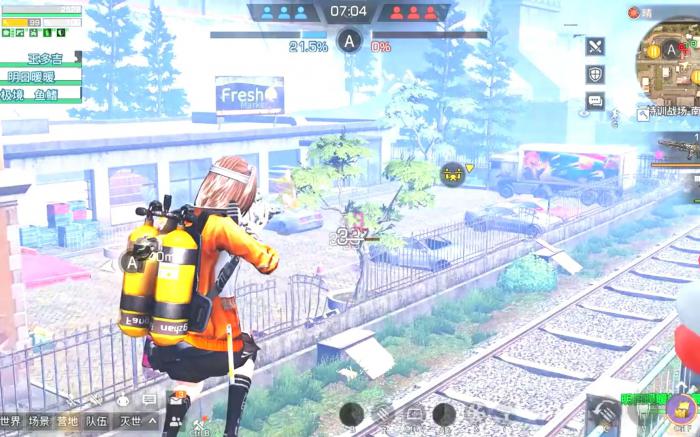The height and width of the screenshot is (437, 700).
Task: Open the yellow treasure chest button
Action: (x=681, y=408)
